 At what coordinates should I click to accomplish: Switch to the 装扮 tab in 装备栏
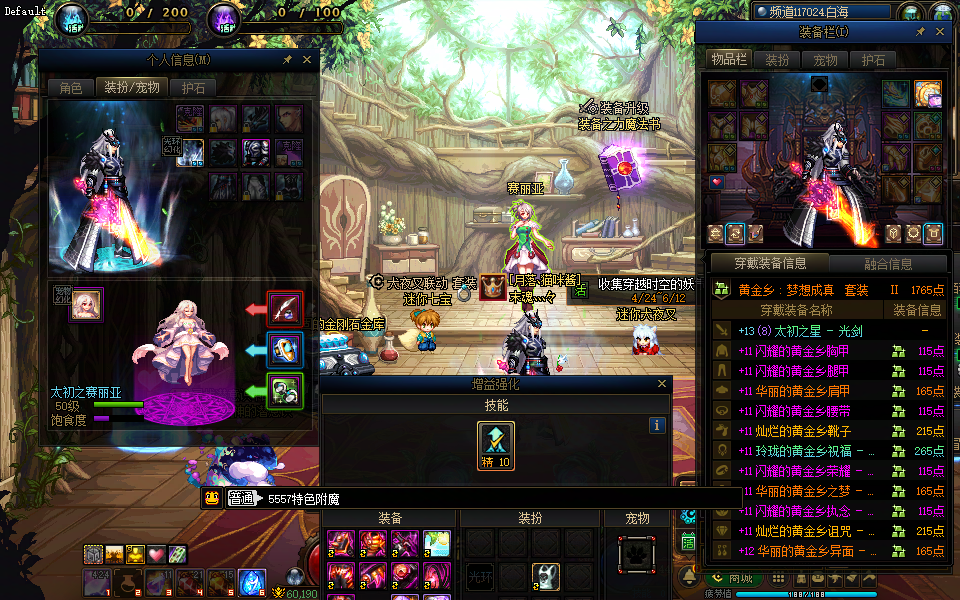pyautogui.click(x=777, y=60)
